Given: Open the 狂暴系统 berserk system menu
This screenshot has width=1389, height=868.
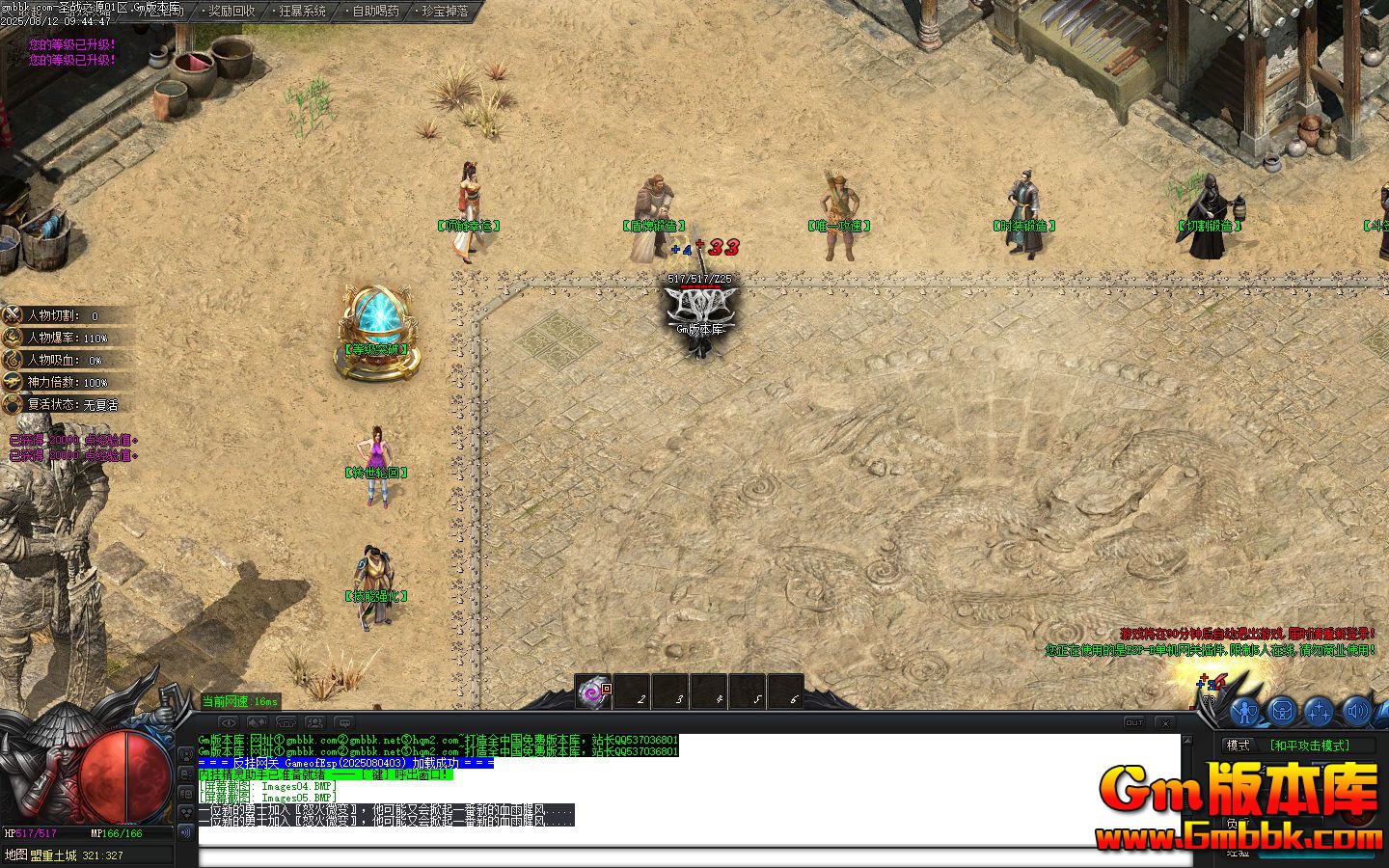Looking at the screenshot, I should click(303, 12).
